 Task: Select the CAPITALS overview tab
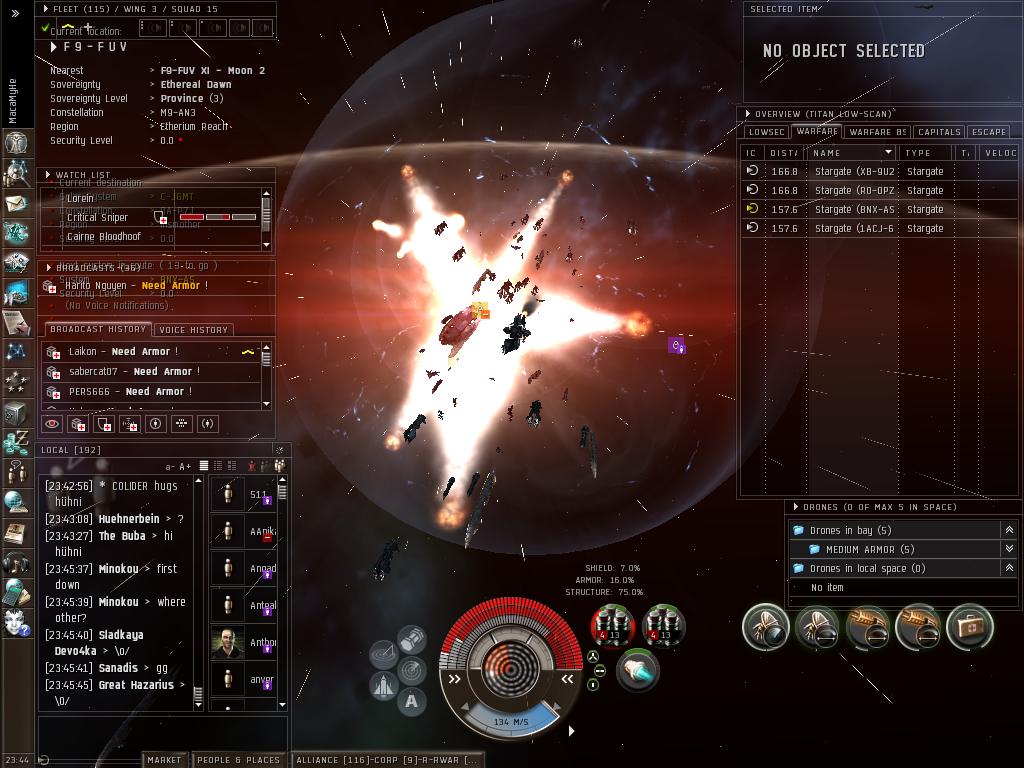tap(939, 132)
